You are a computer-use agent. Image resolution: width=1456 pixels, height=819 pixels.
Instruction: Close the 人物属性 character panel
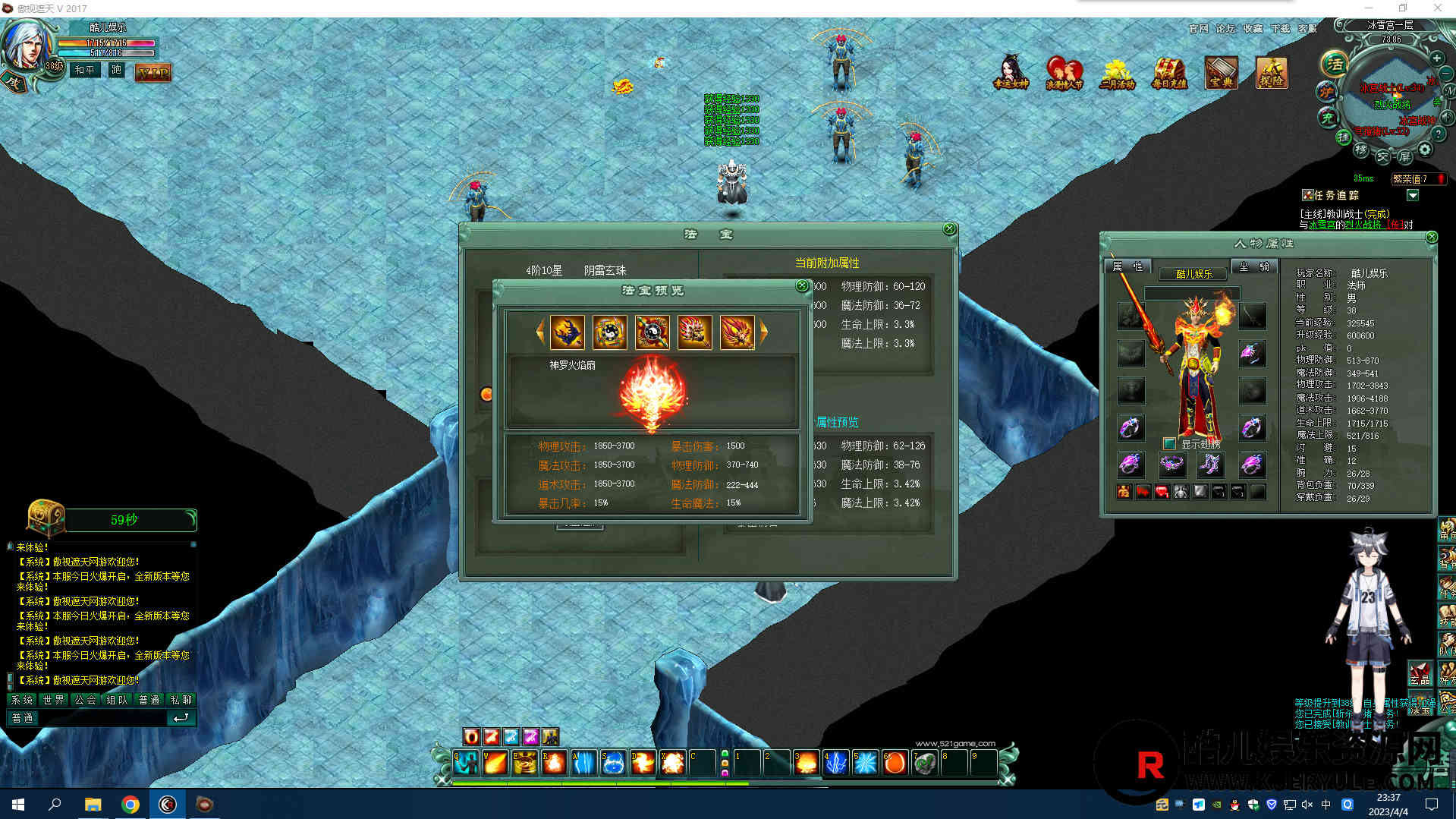tap(1431, 238)
